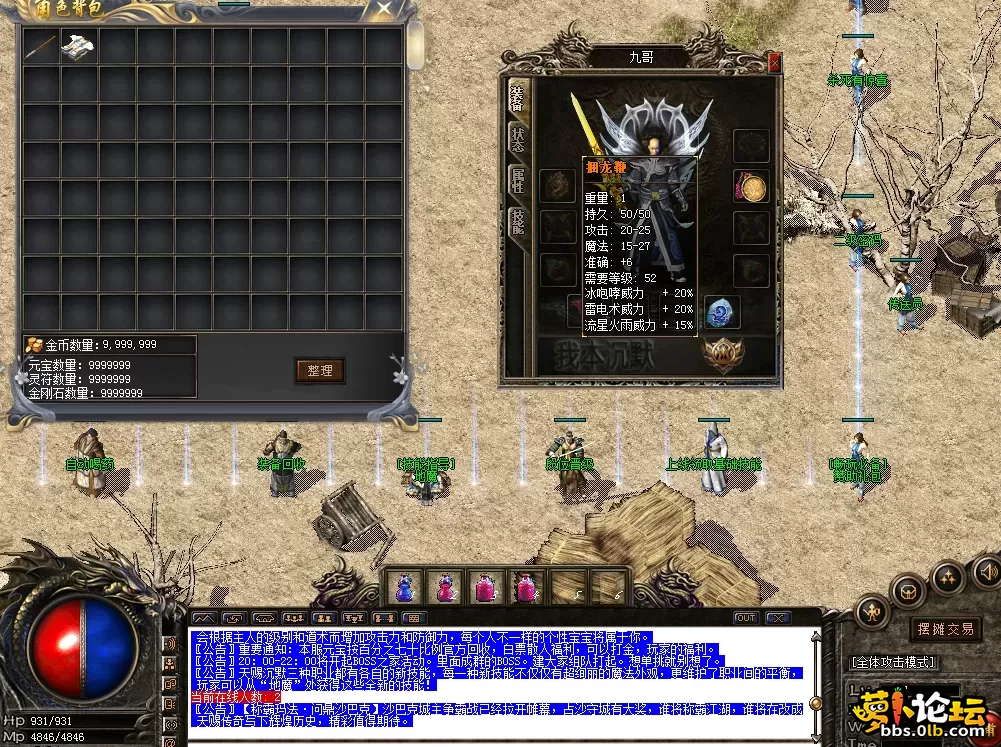Toggle the 全体攻击模式 attack mode label
The height and width of the screenshot is (747, 1001).
[x=893, y=662]
